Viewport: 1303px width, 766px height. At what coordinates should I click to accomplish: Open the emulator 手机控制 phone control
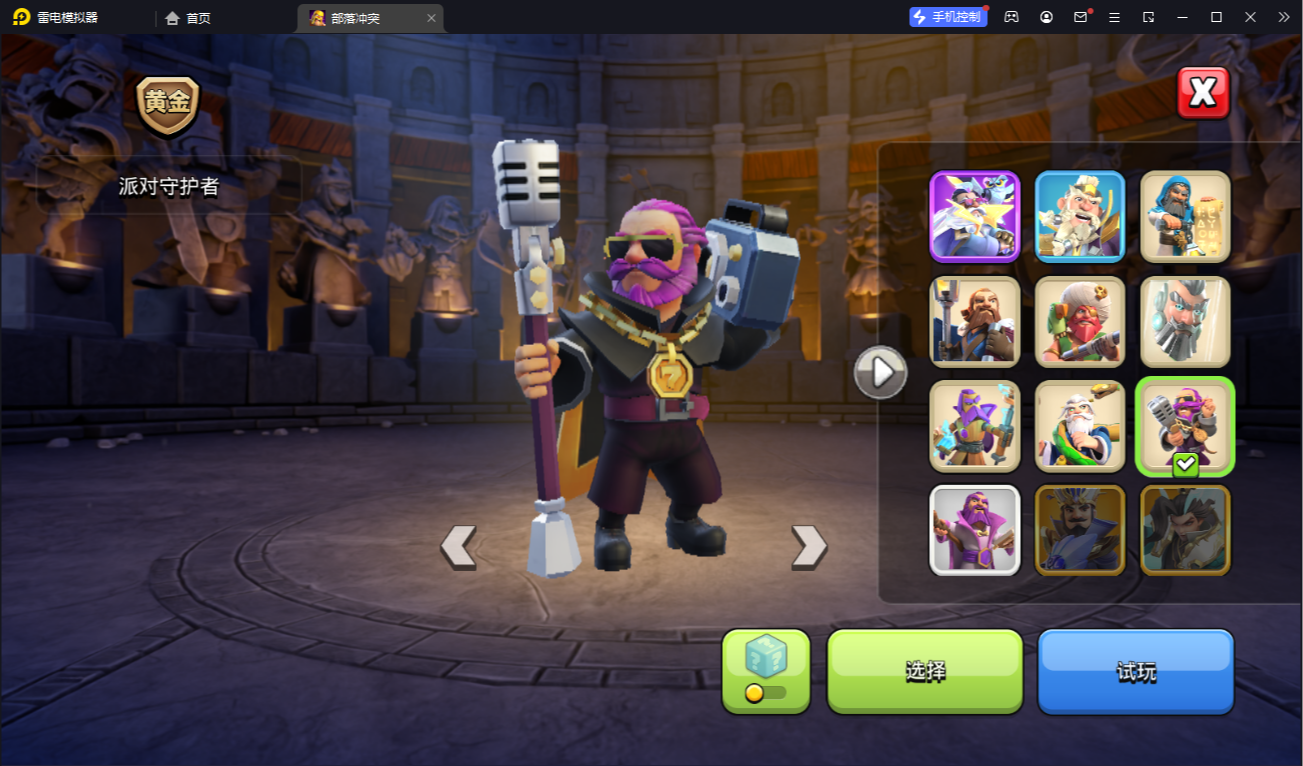(947, 17)
